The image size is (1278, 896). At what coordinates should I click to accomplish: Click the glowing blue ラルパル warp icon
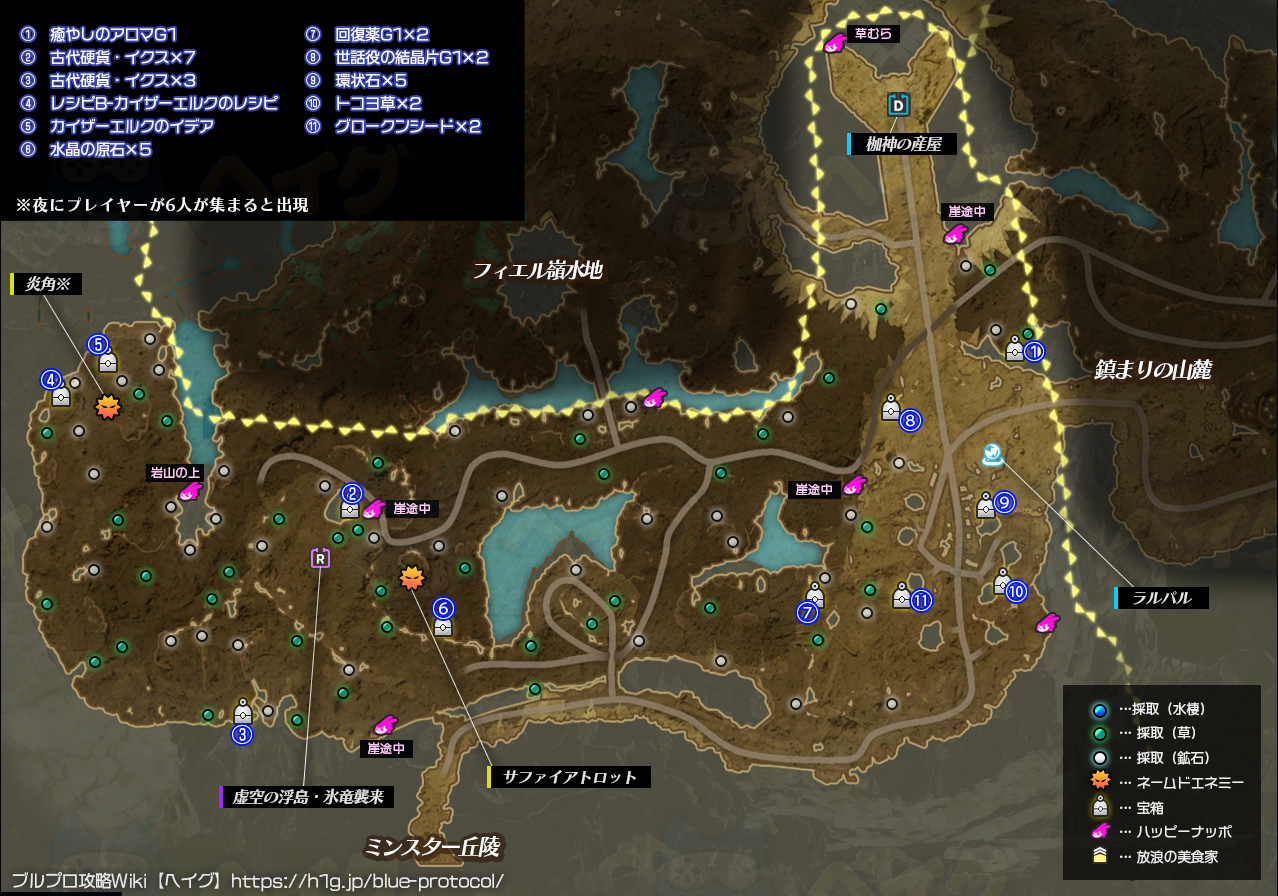pos(992,455)
